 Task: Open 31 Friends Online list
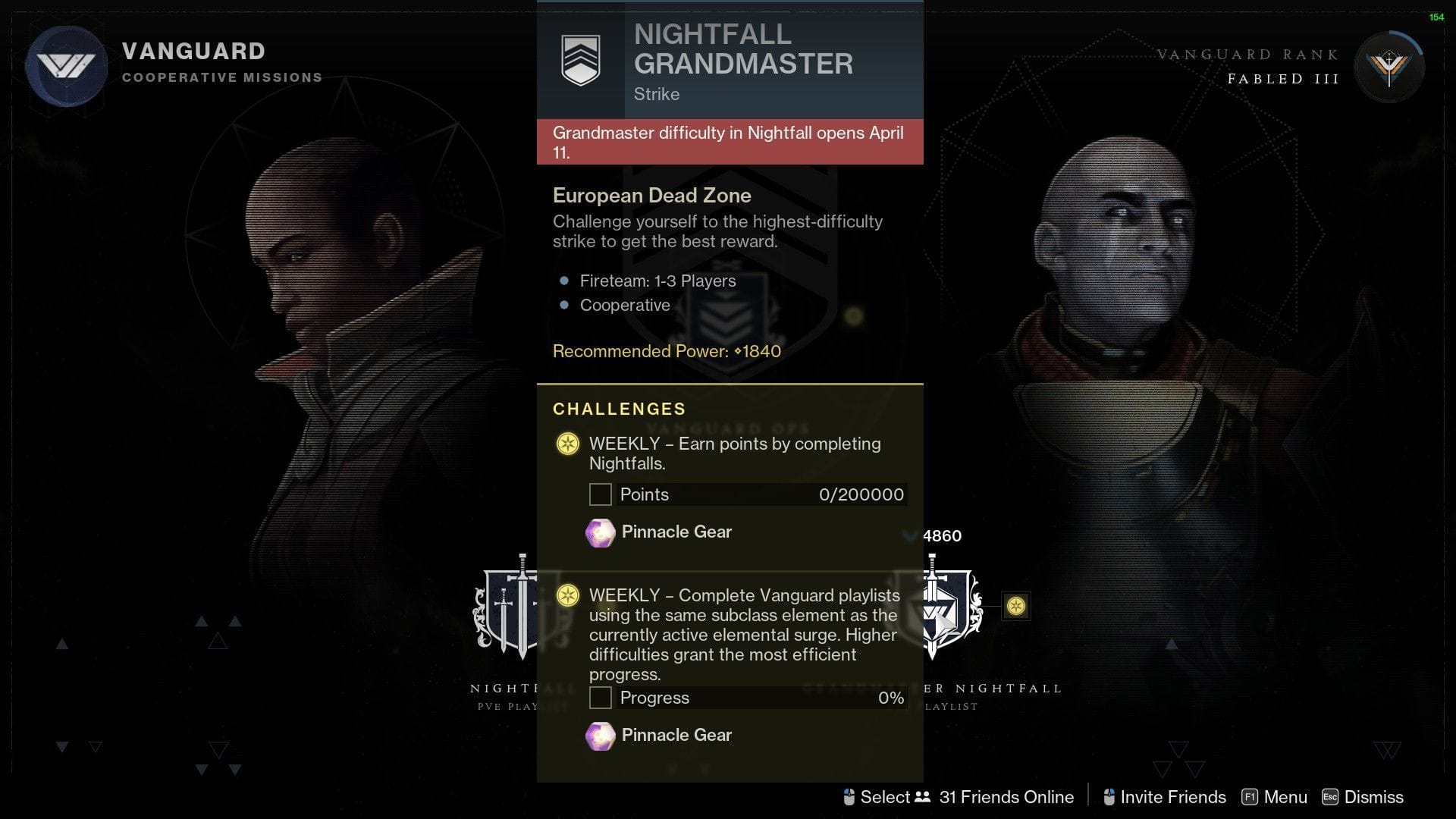click(1006, 797)
